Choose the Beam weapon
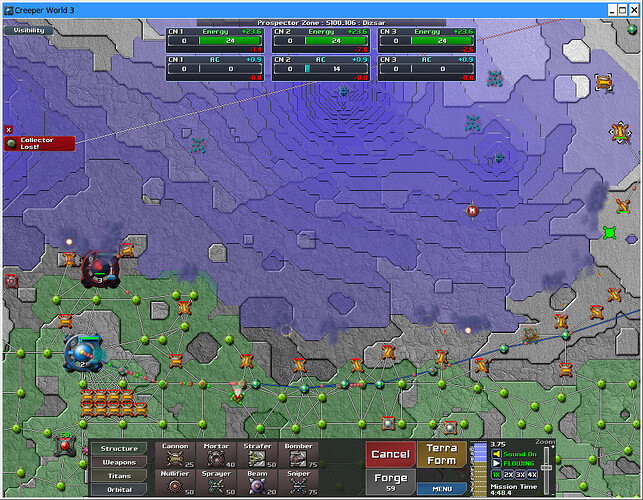This screenshot has width=643, height=500. (x=257, y=484)
